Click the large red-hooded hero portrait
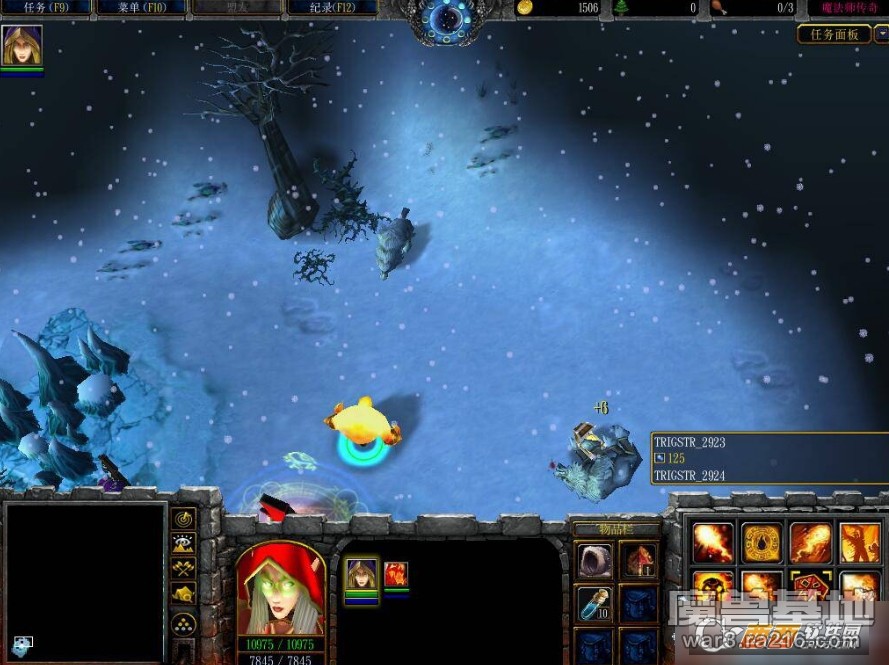889x665 pixels. [280, 590]
